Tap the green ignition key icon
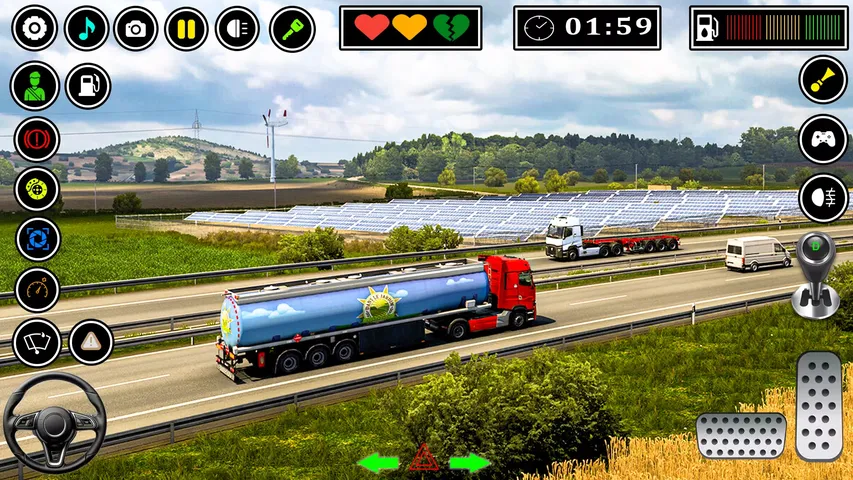Viewport: 853px width, 480px height. point(292,29)
